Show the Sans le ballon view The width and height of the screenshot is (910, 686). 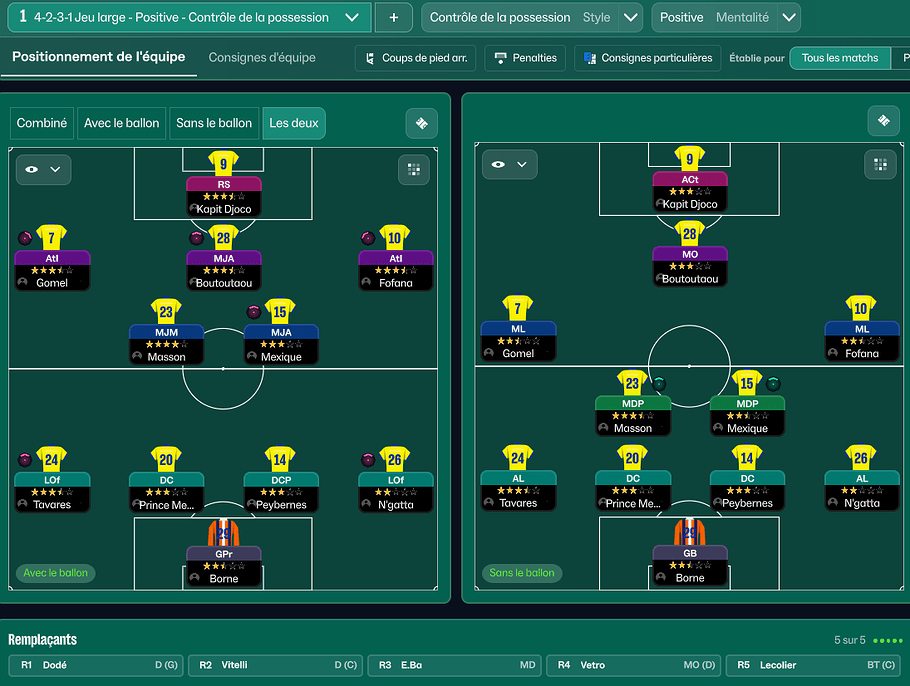[x=214, y=123]
